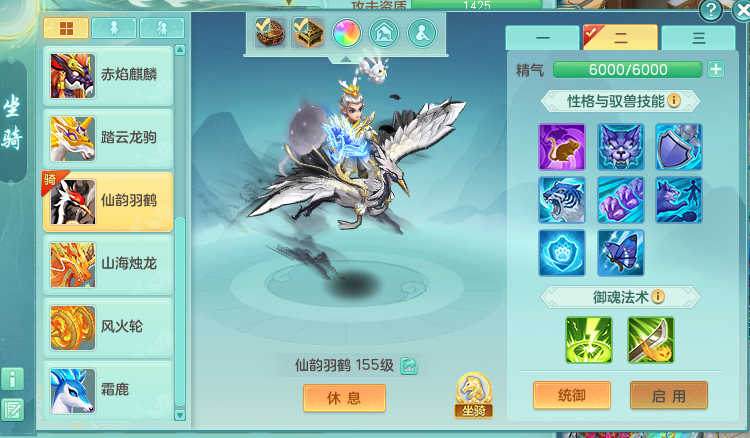Switch to skill set tab 一
This screenshot has width=750, height=438.
click(543, 37)
